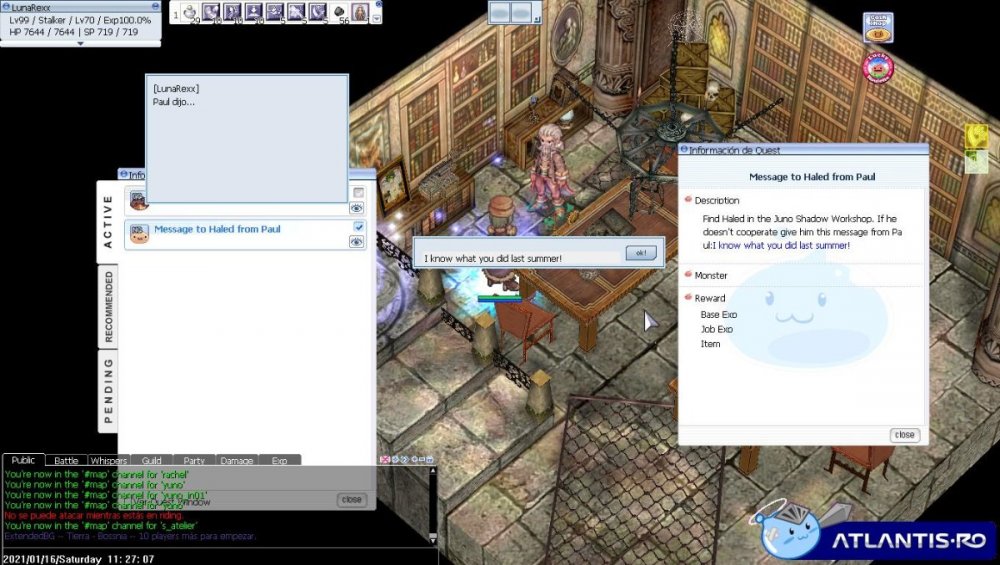The height and width of the screenshot is (565, 1000).
Task: Select the Public chat tab
Action: point(23,461)
